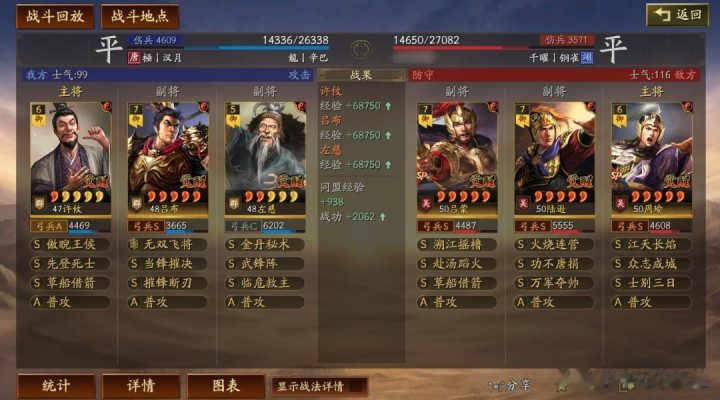Click the 分享 share button
Screen dimensions: 720x400
pos(512,384)
